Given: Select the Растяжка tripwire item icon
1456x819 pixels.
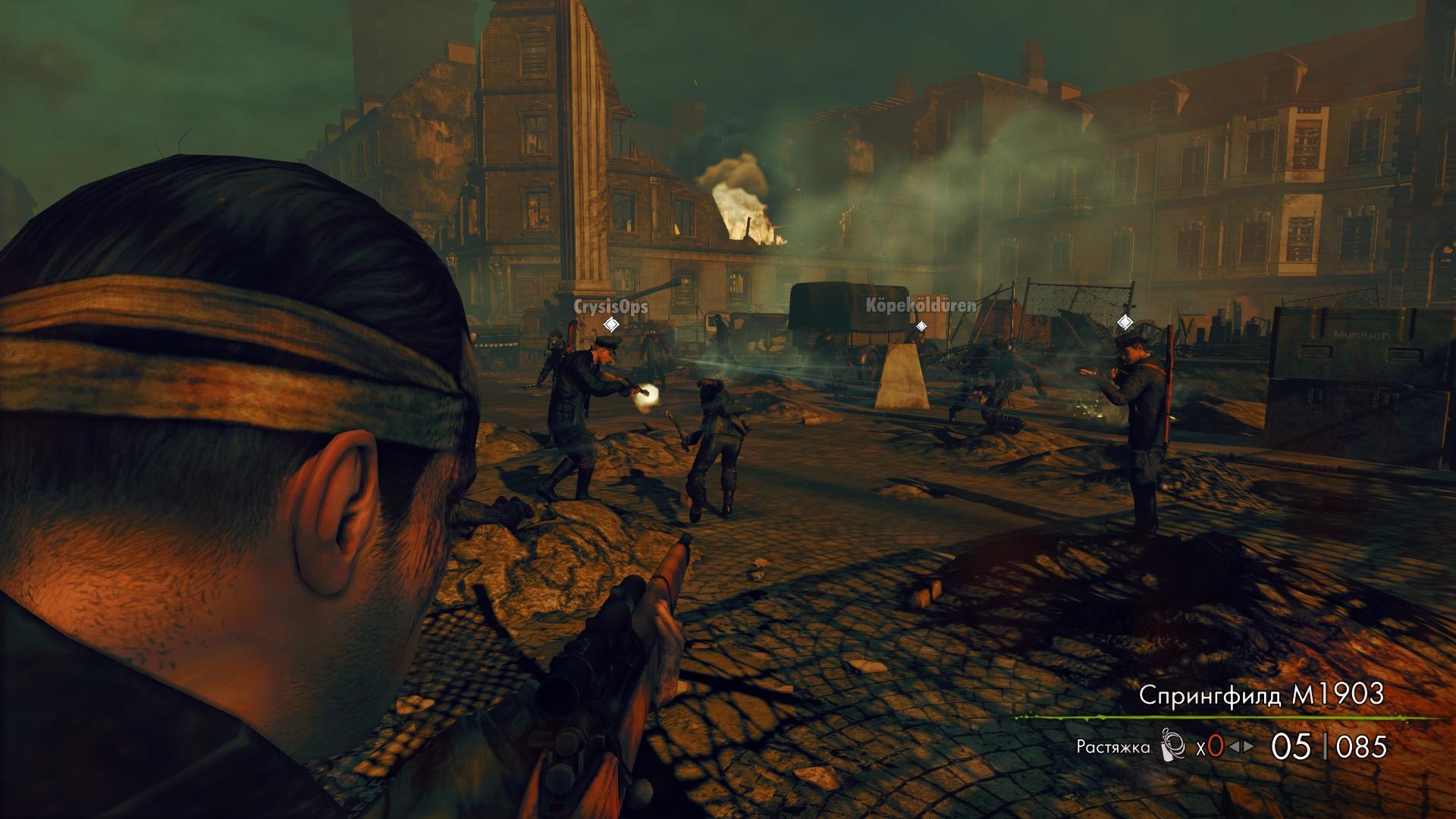Looking at the screenshot, I should [x=1172, y=747].
